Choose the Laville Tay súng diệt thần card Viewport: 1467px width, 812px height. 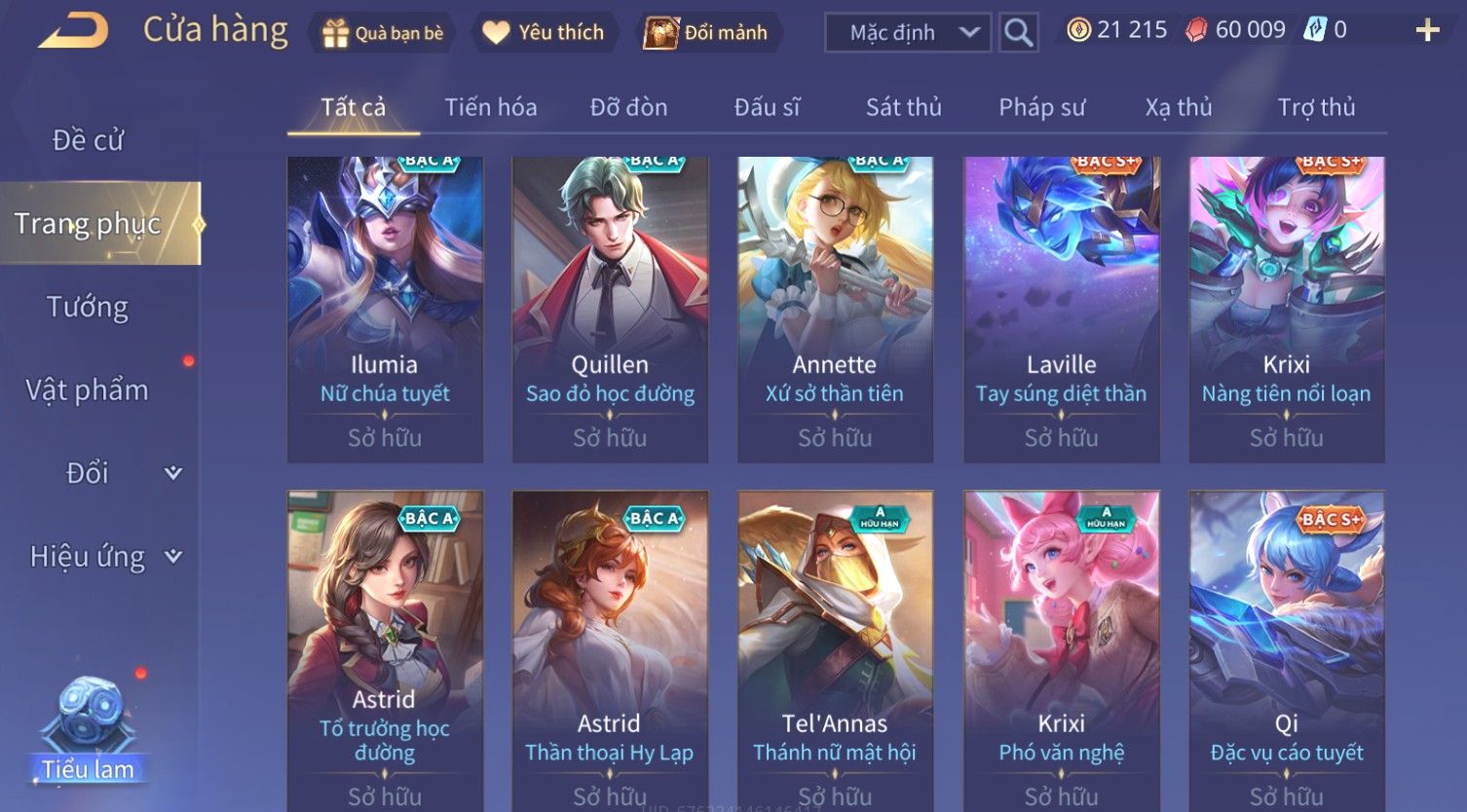(1061, 310)
